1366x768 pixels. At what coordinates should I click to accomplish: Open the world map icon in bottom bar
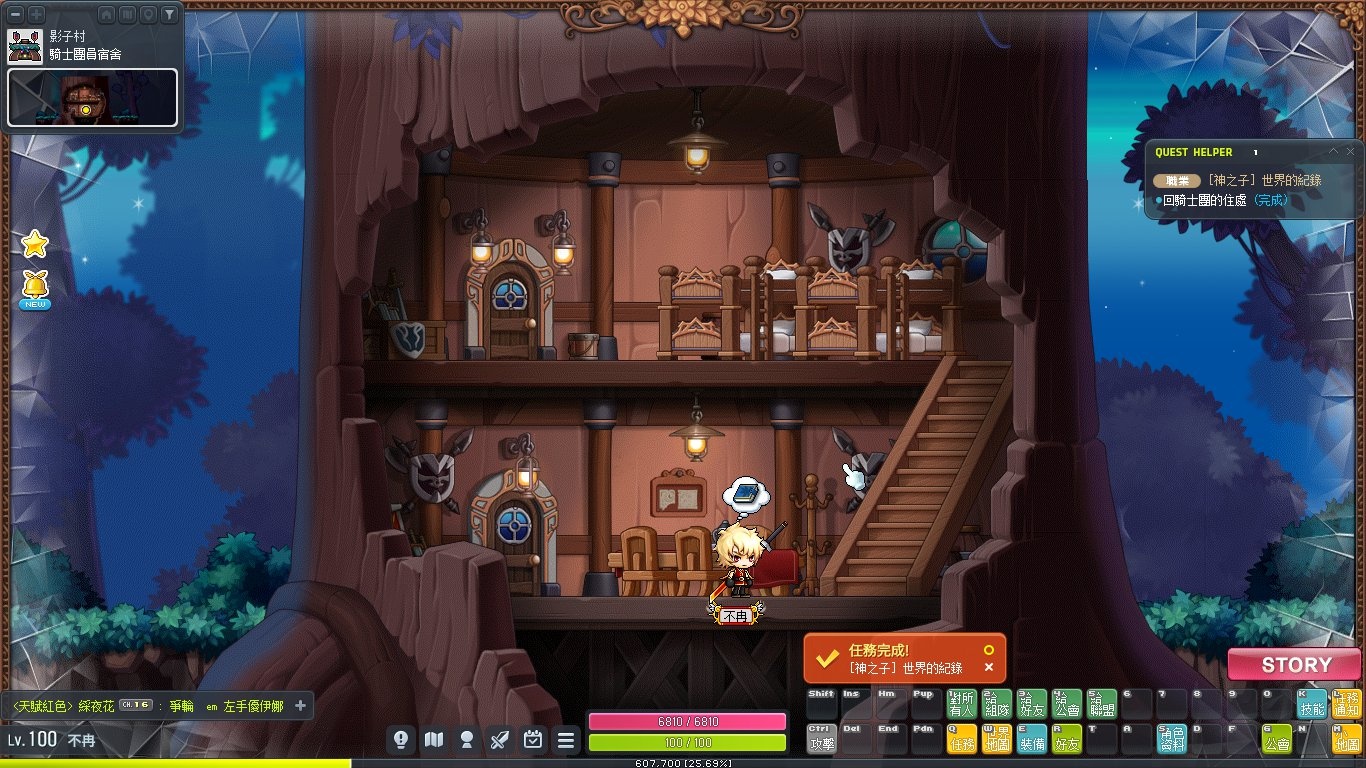(433, 740)
